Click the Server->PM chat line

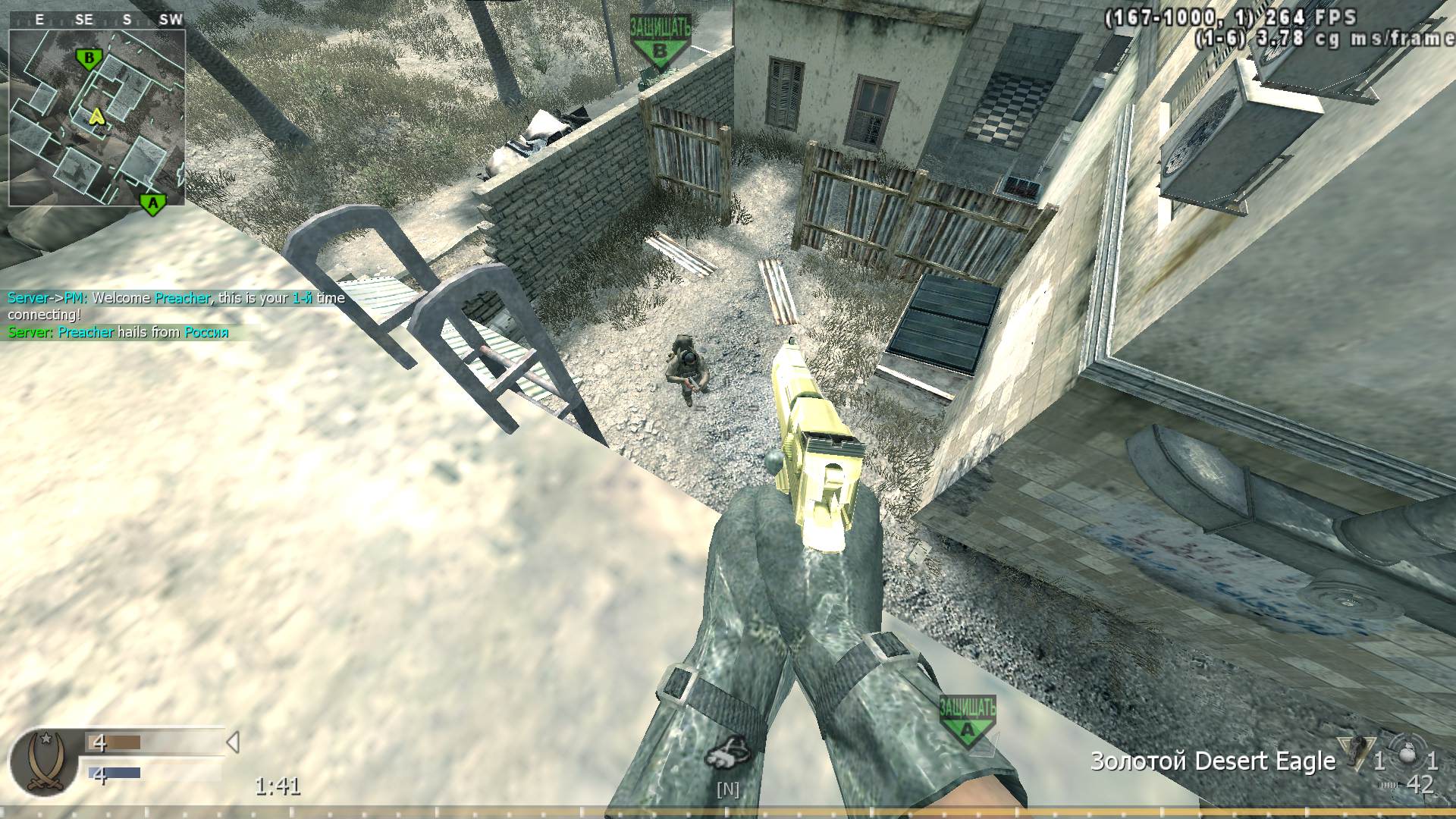(49, 298)
